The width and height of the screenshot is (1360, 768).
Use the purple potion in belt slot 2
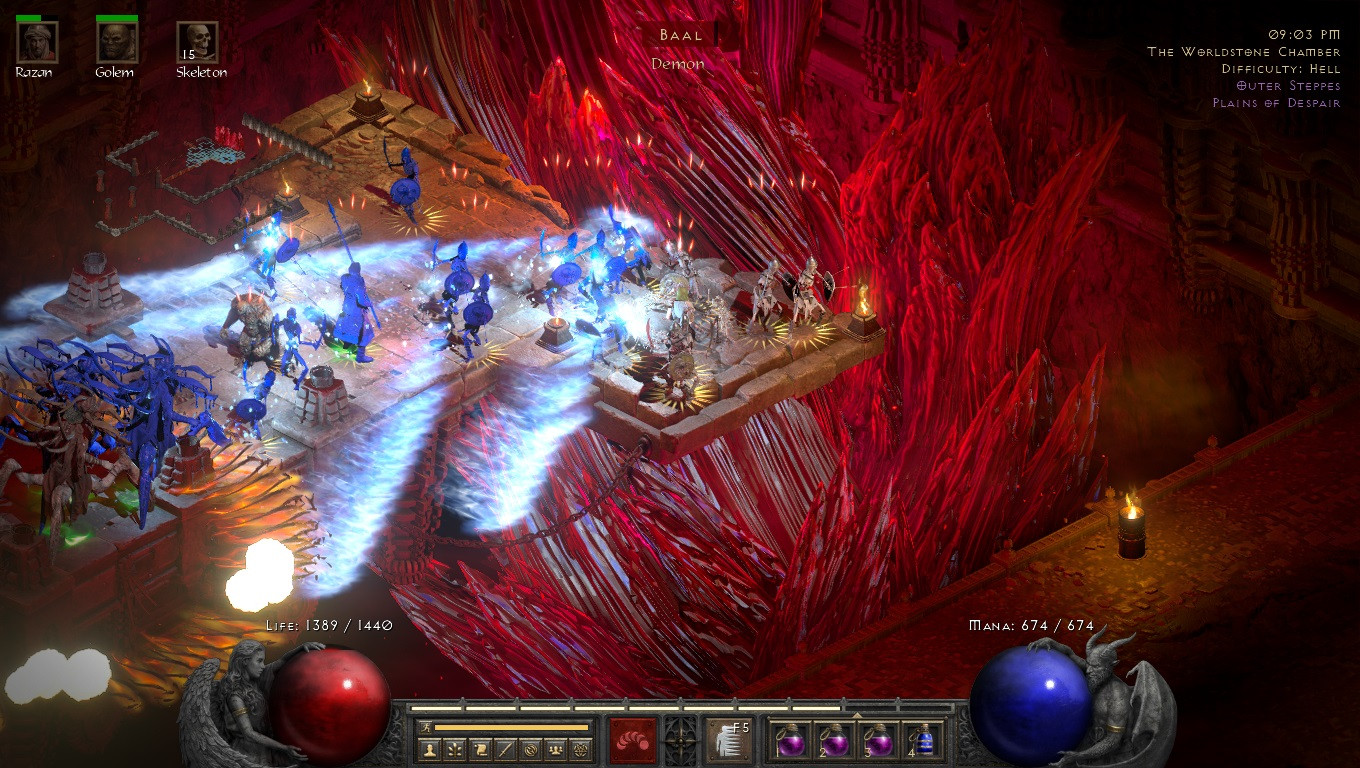click(x=833, y=741)
